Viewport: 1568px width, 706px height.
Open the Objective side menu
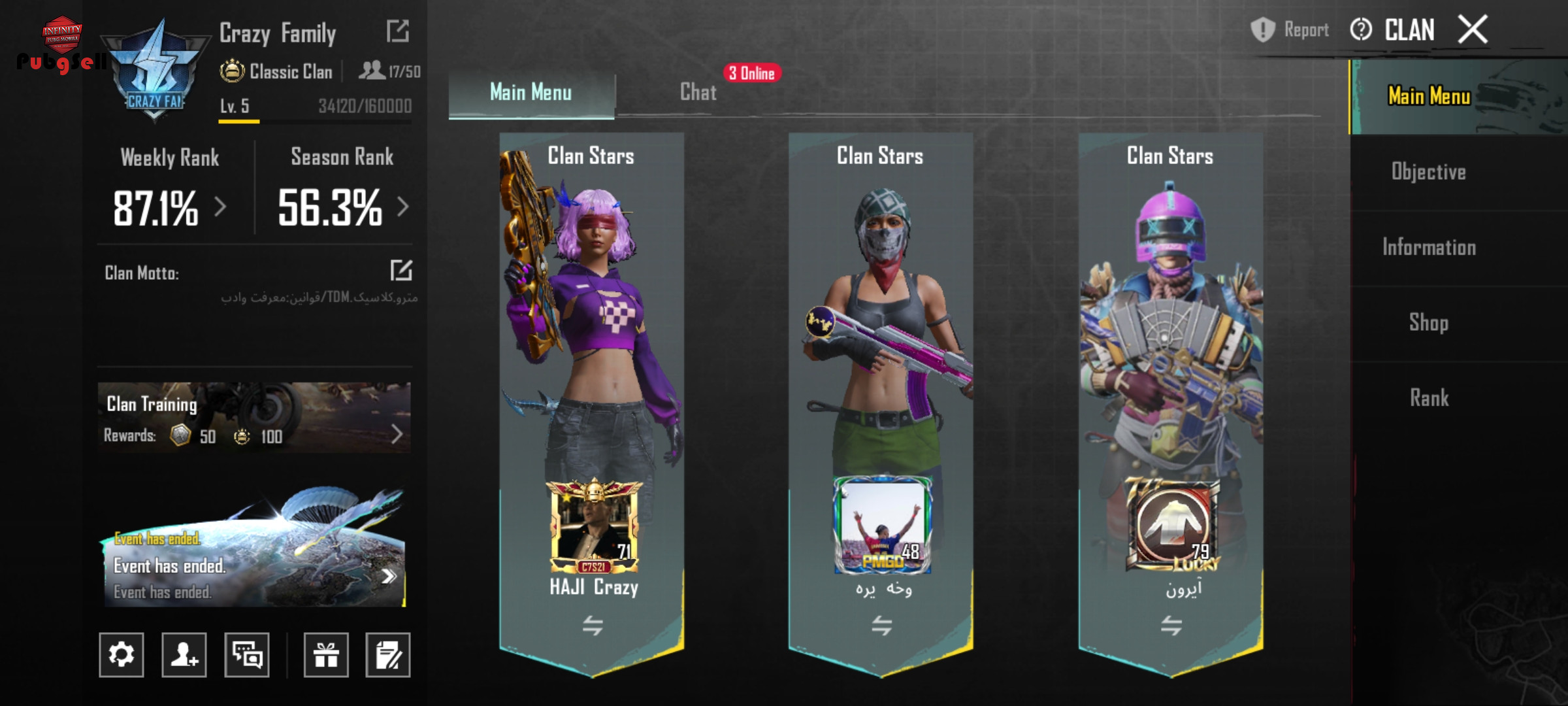point(1428,172)
